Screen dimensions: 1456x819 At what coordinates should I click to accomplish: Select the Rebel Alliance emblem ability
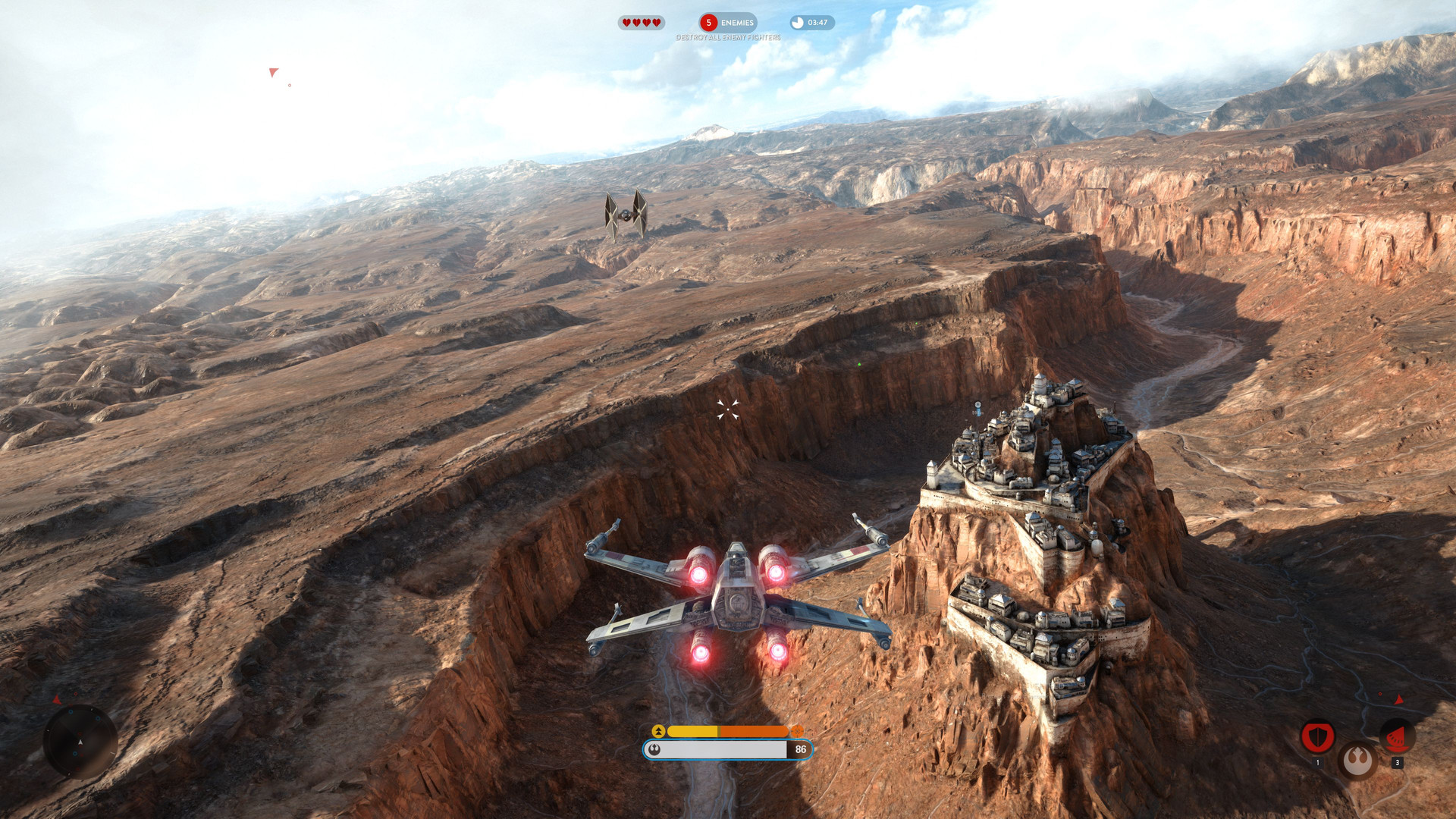(x=1357, y=760)
